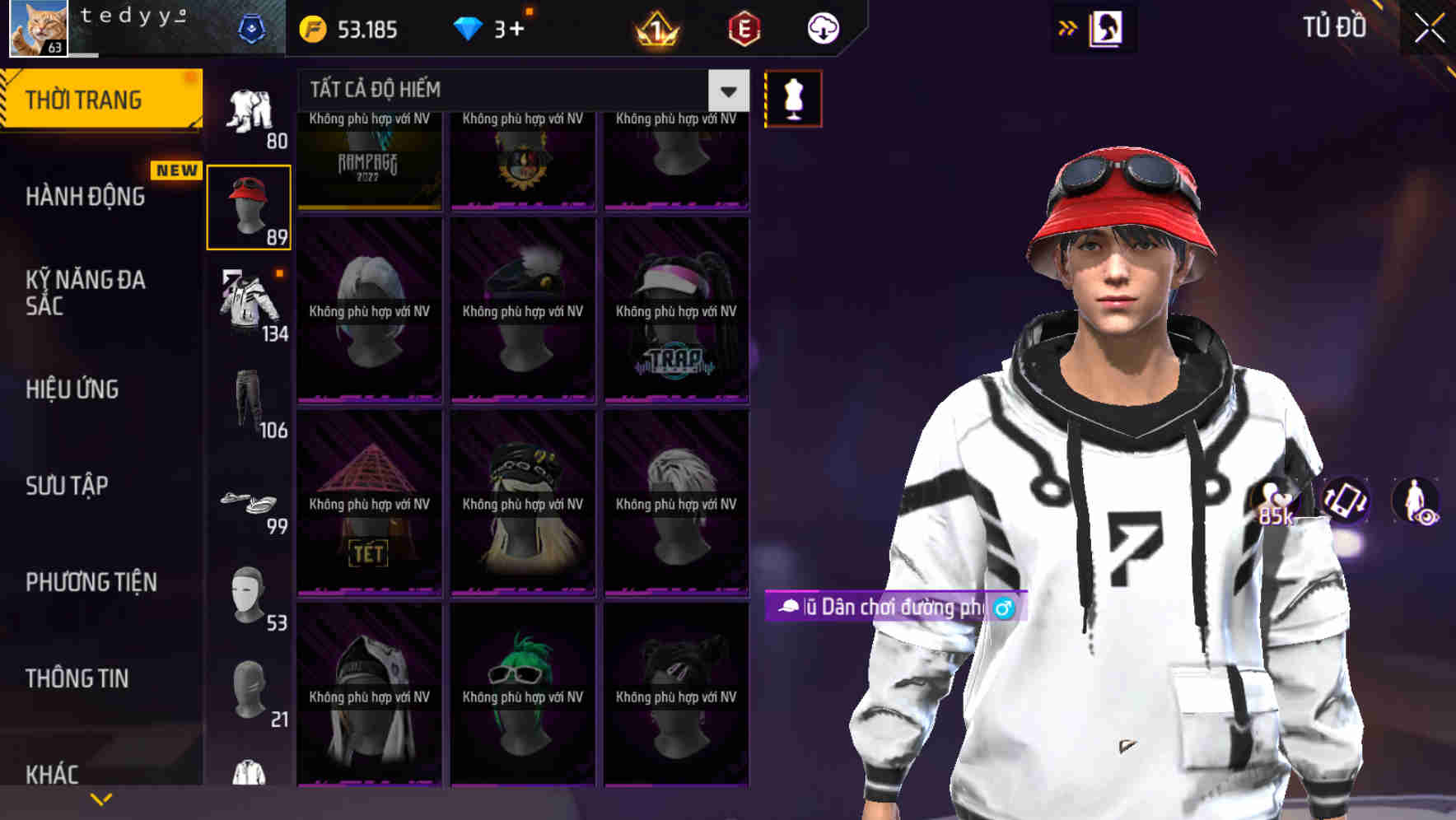Click the crown rank icon in top bar
Viewport: 1456px width, 820px height.
click(x=655, y=29)
